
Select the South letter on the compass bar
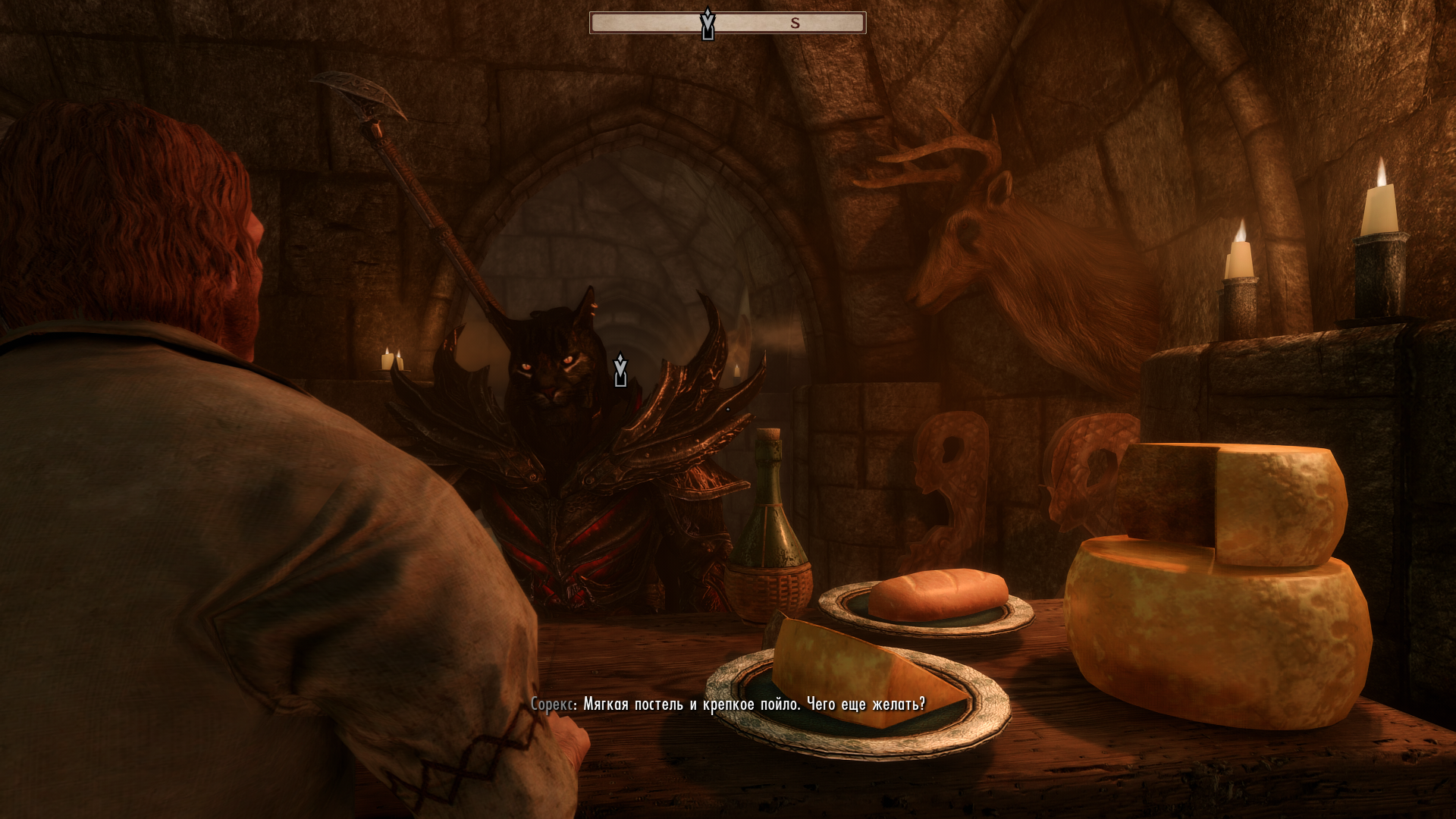tap(795, 24)
